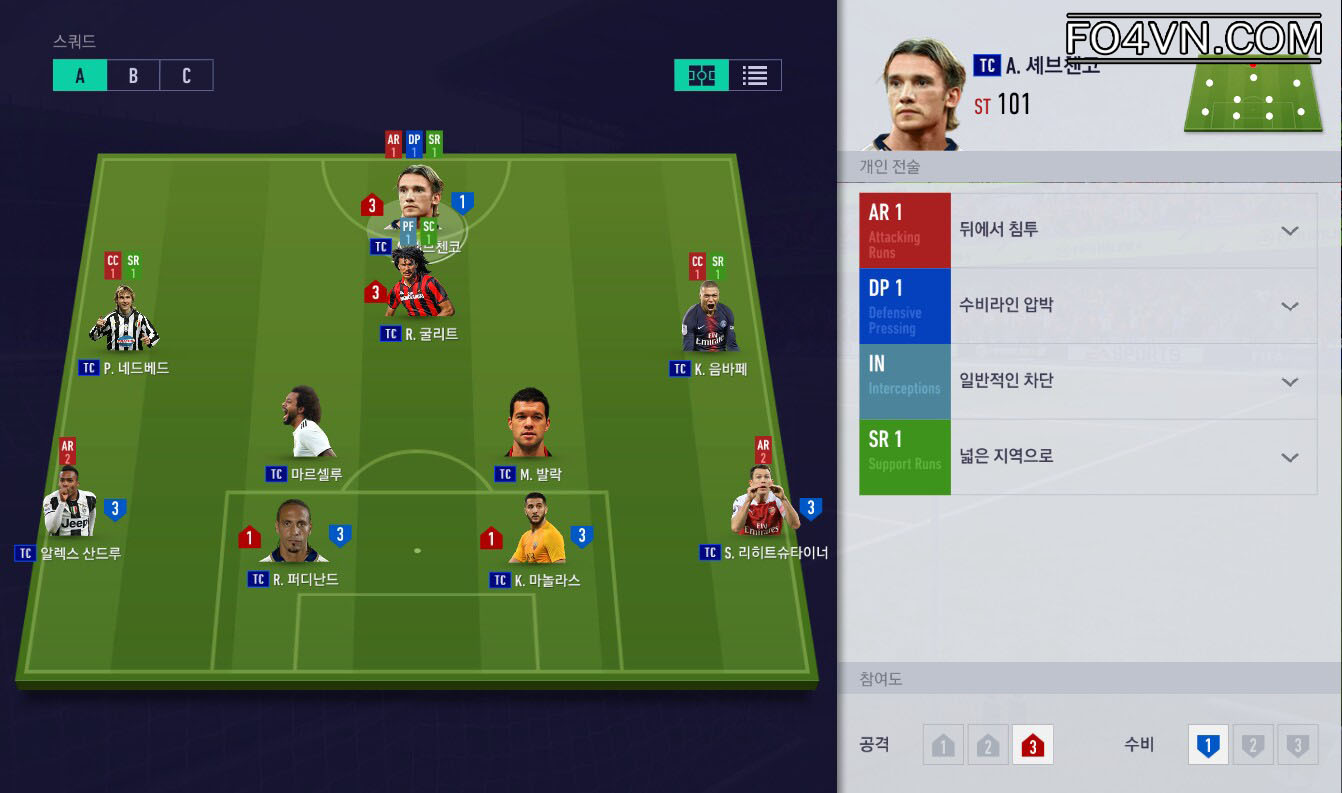Set attack participation to level 1
The height and width of the screenshot is (793, 1342).
(943, 745)
